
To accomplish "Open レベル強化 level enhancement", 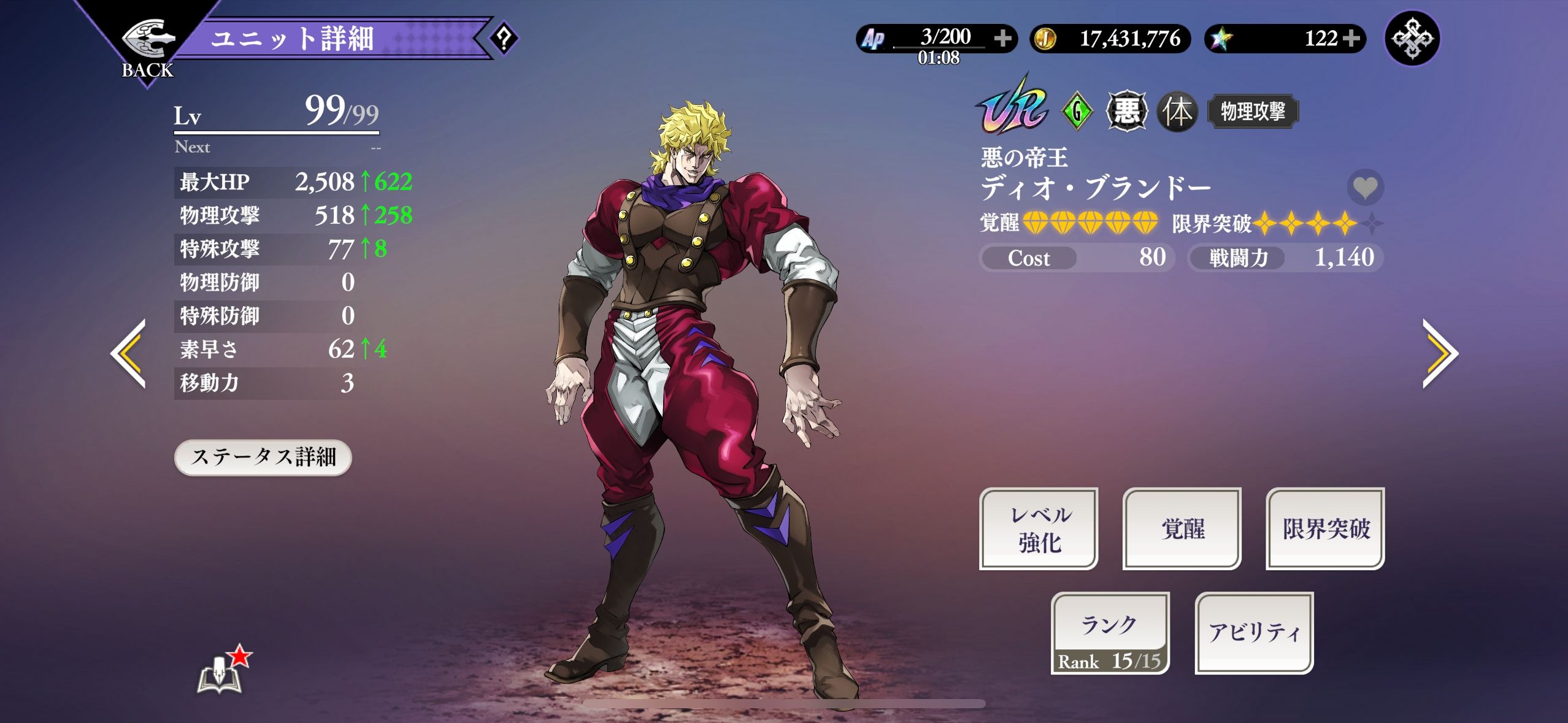I will coord(1039,529).
